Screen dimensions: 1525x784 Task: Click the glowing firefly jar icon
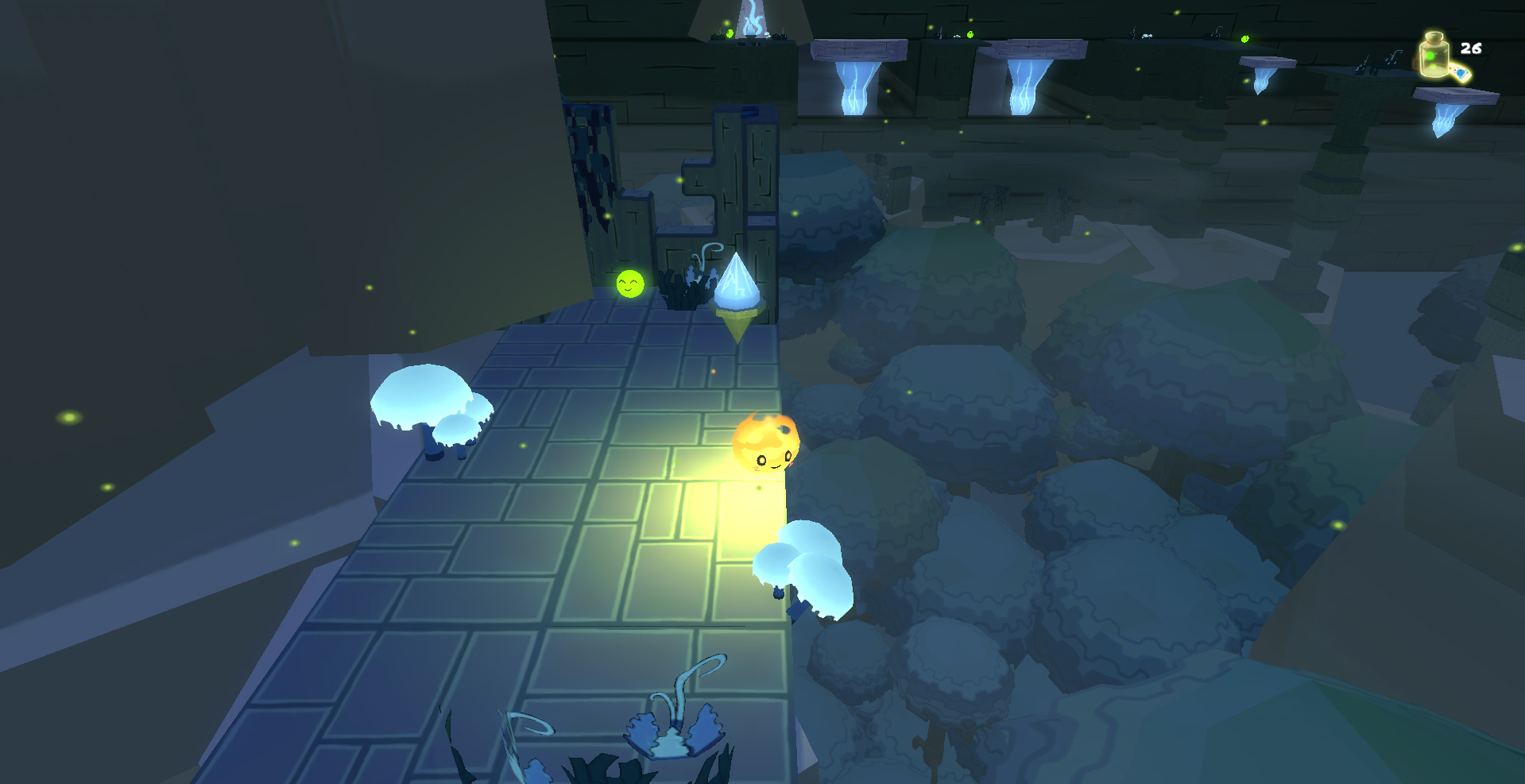pyautogui.click(x=1435, y=56)
